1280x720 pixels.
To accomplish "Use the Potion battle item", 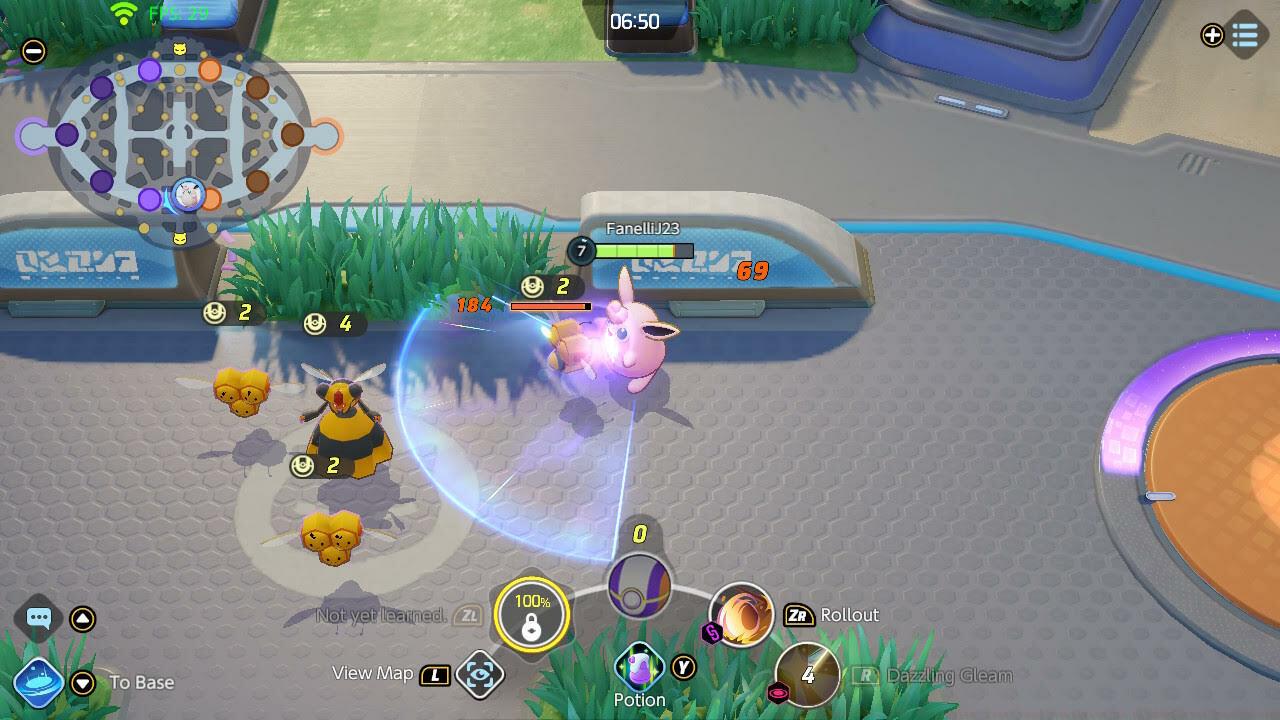I will click(x=640, y=667).
